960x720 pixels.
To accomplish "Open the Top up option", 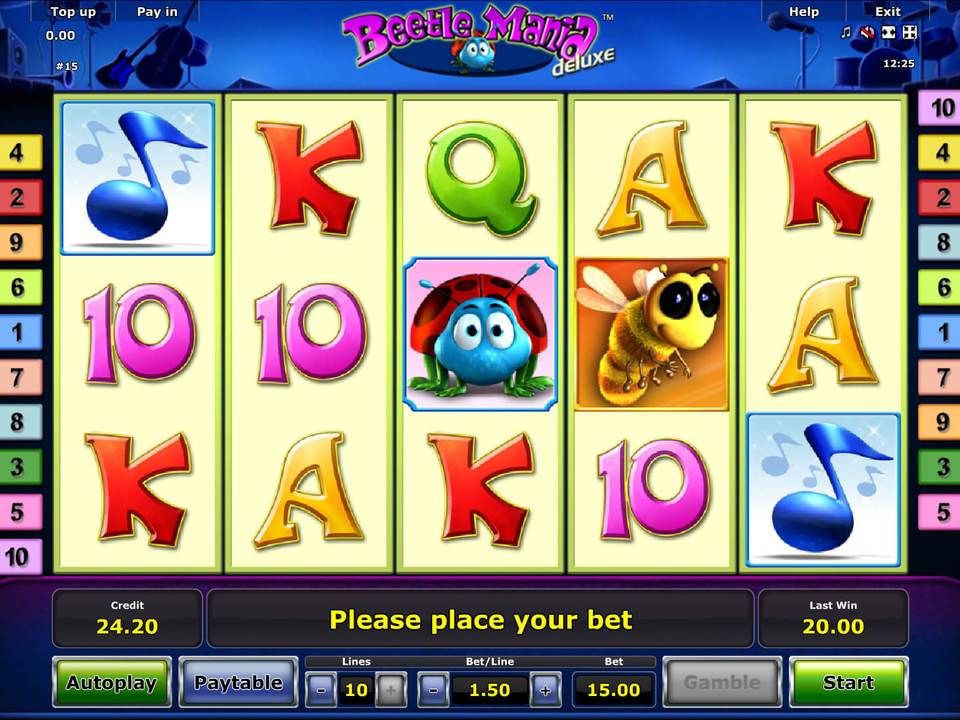I will [73, 12].
